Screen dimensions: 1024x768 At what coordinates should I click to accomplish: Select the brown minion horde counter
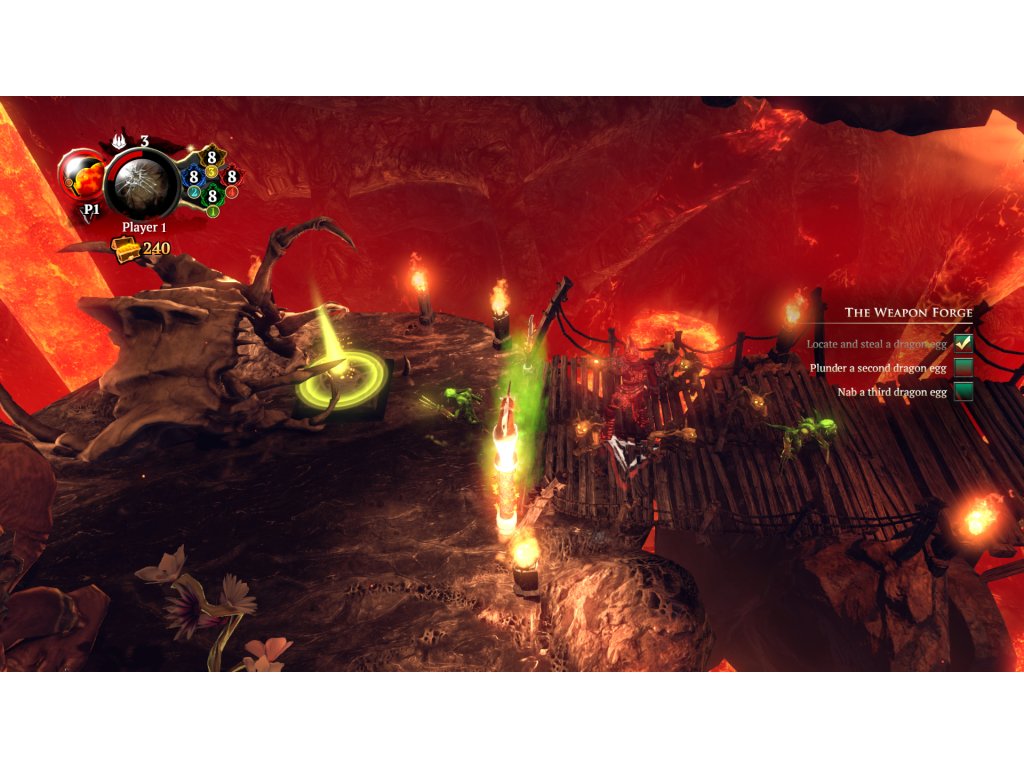tap(212, 157)
